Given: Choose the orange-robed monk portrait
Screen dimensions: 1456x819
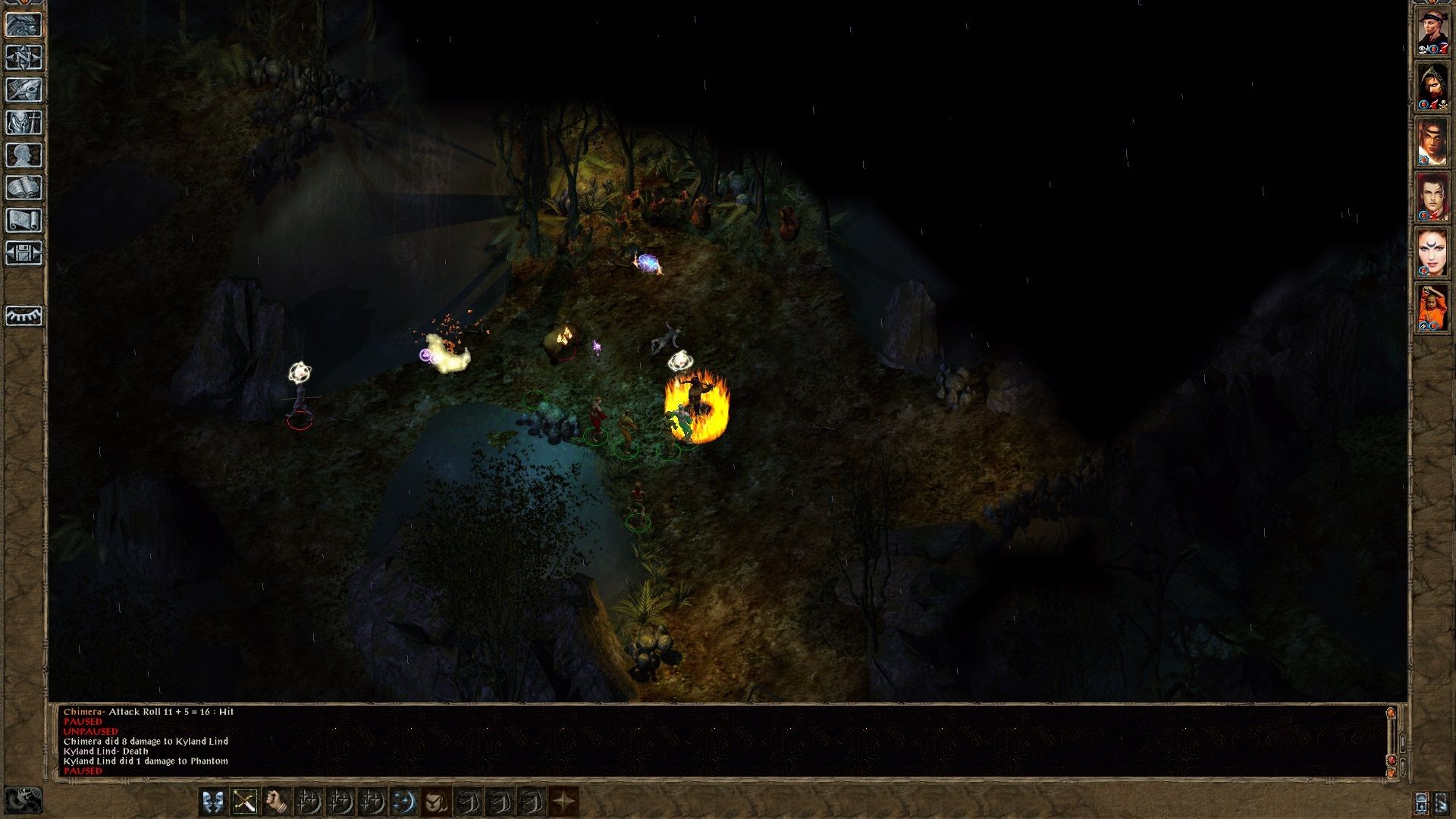Looking at the screenshot, I should pos(1432,308).
